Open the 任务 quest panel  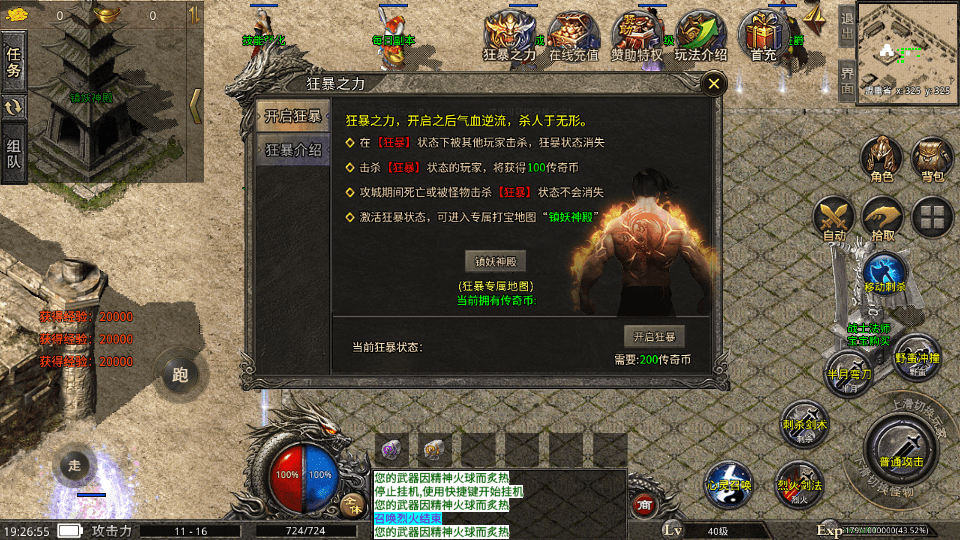[x=14, y=62]
